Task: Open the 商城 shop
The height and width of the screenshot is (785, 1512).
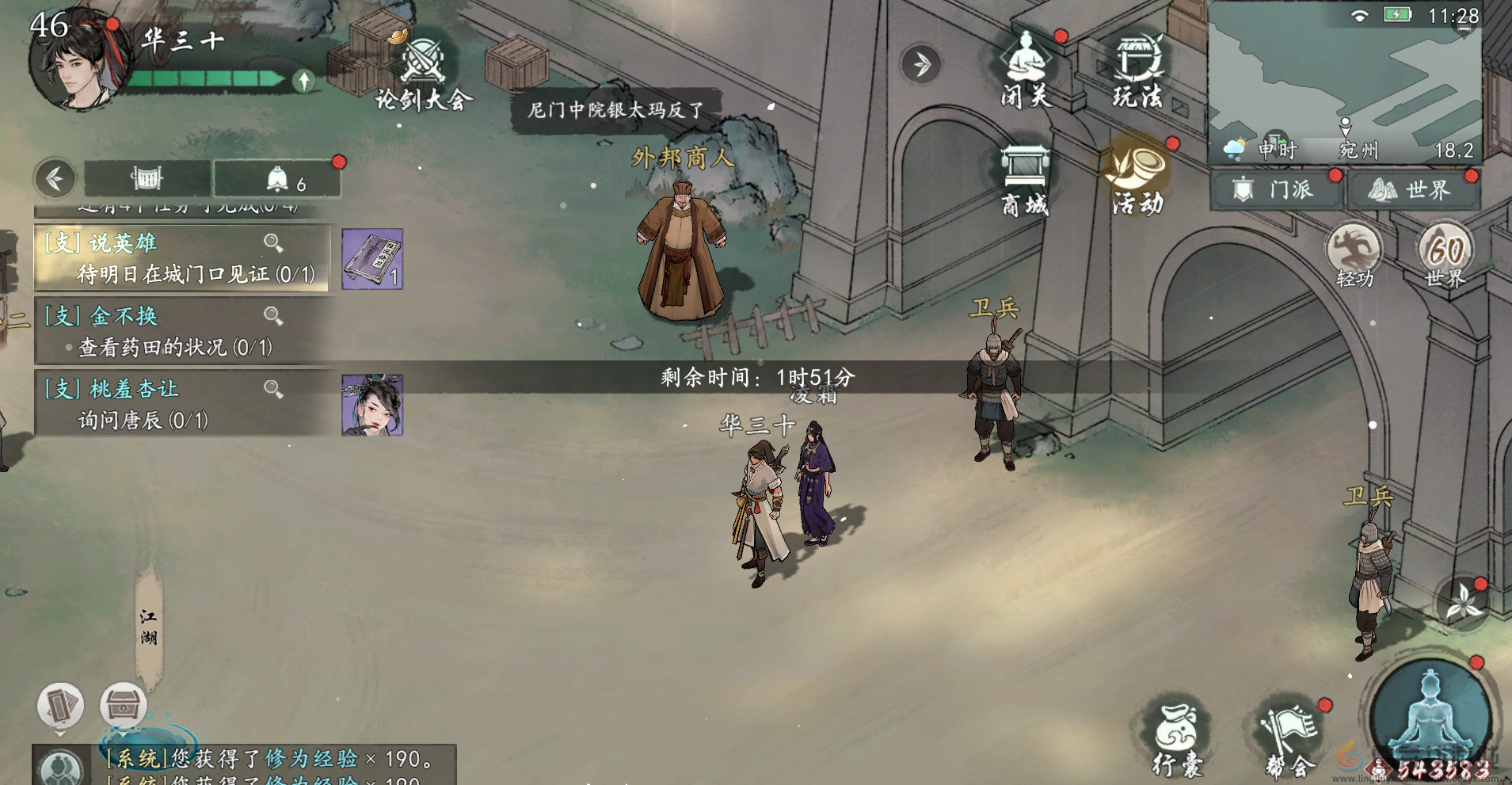Action: 1025,181
